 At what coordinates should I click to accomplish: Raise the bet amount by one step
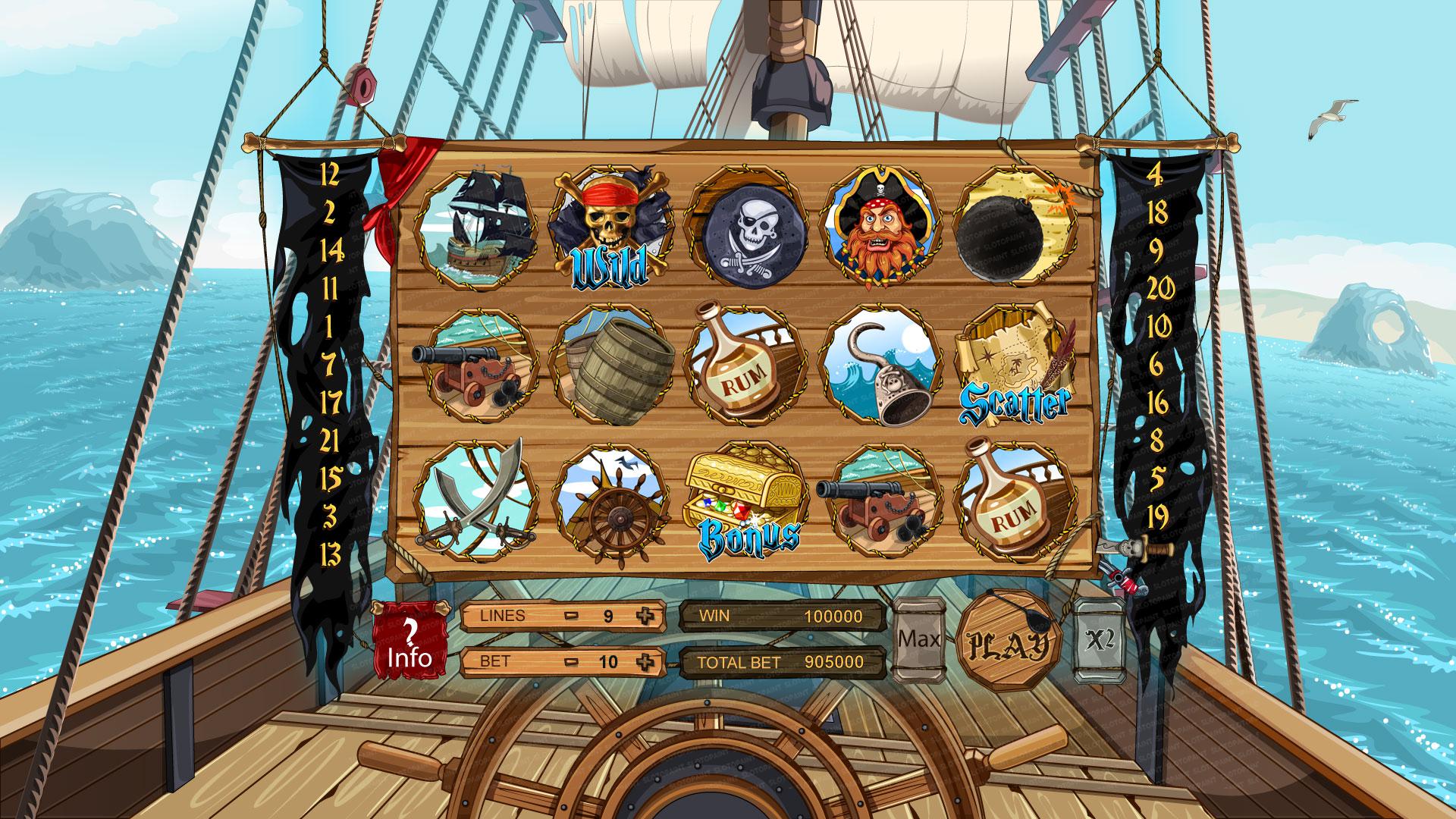(645, 662)
